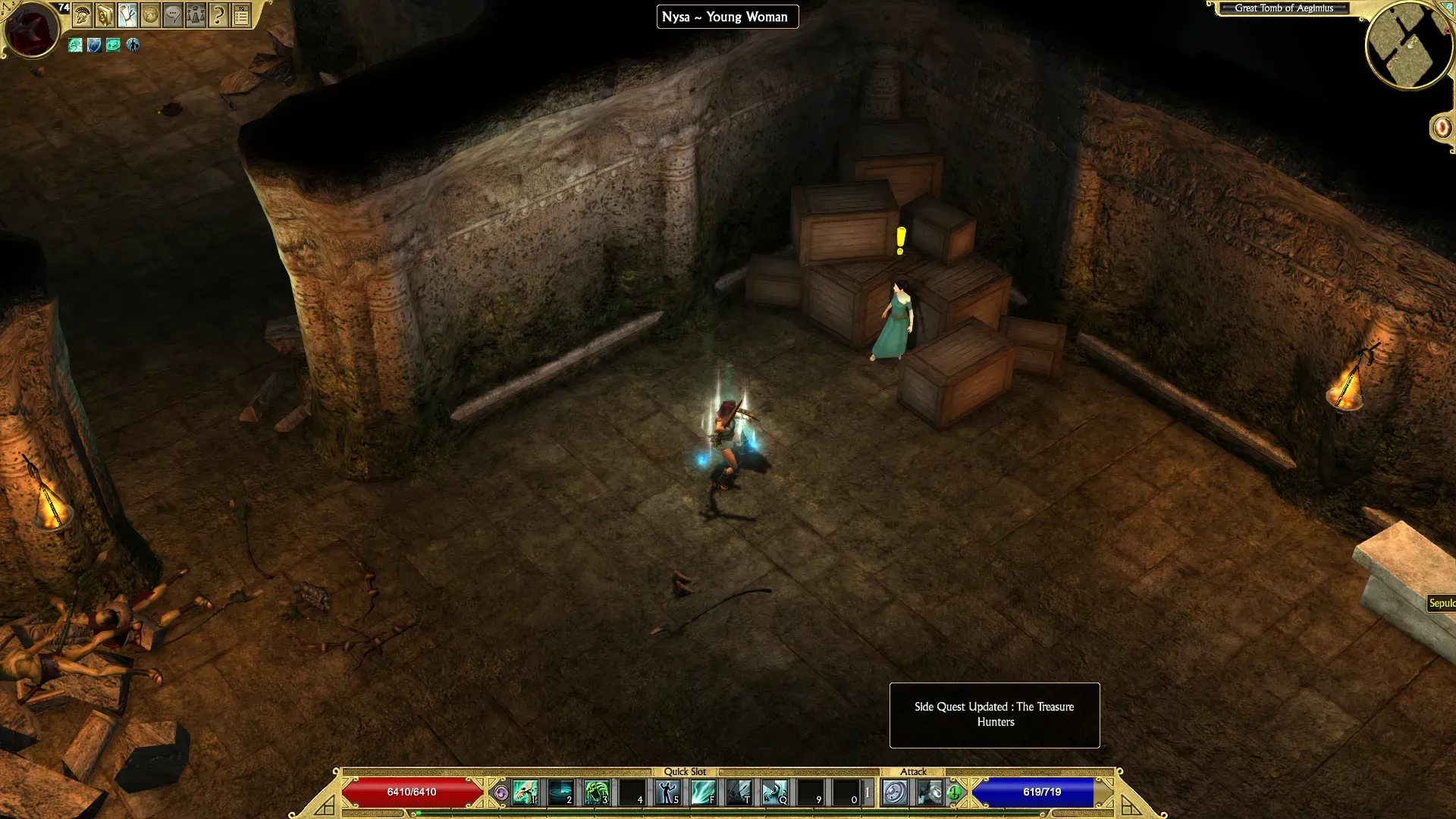The height and width of the screenshot is (819, 1456).
Task: Talk to Nysa via the yellow exclamation marker
Action: (900, 240)
